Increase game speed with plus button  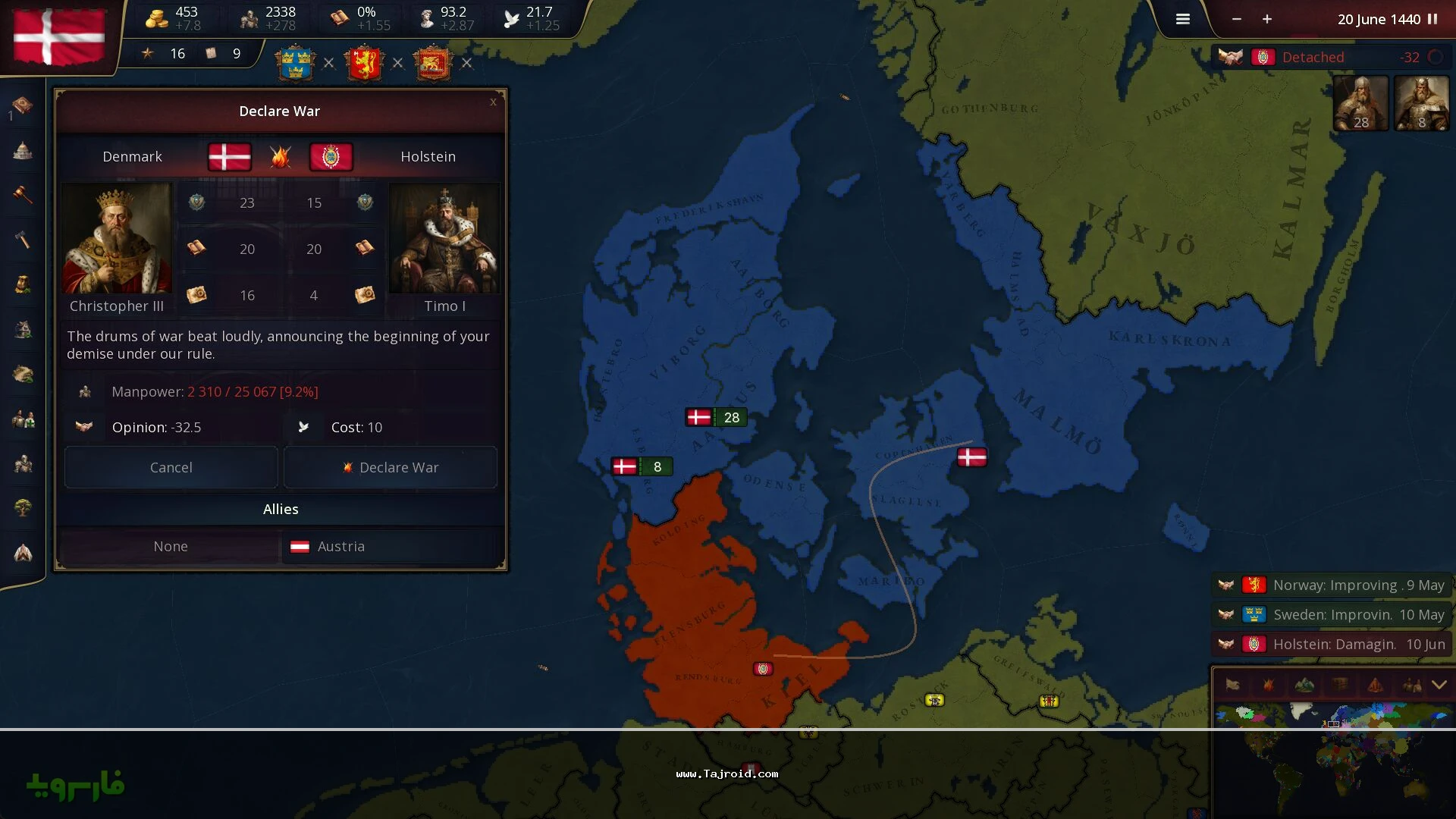[x=1267, y=19]
